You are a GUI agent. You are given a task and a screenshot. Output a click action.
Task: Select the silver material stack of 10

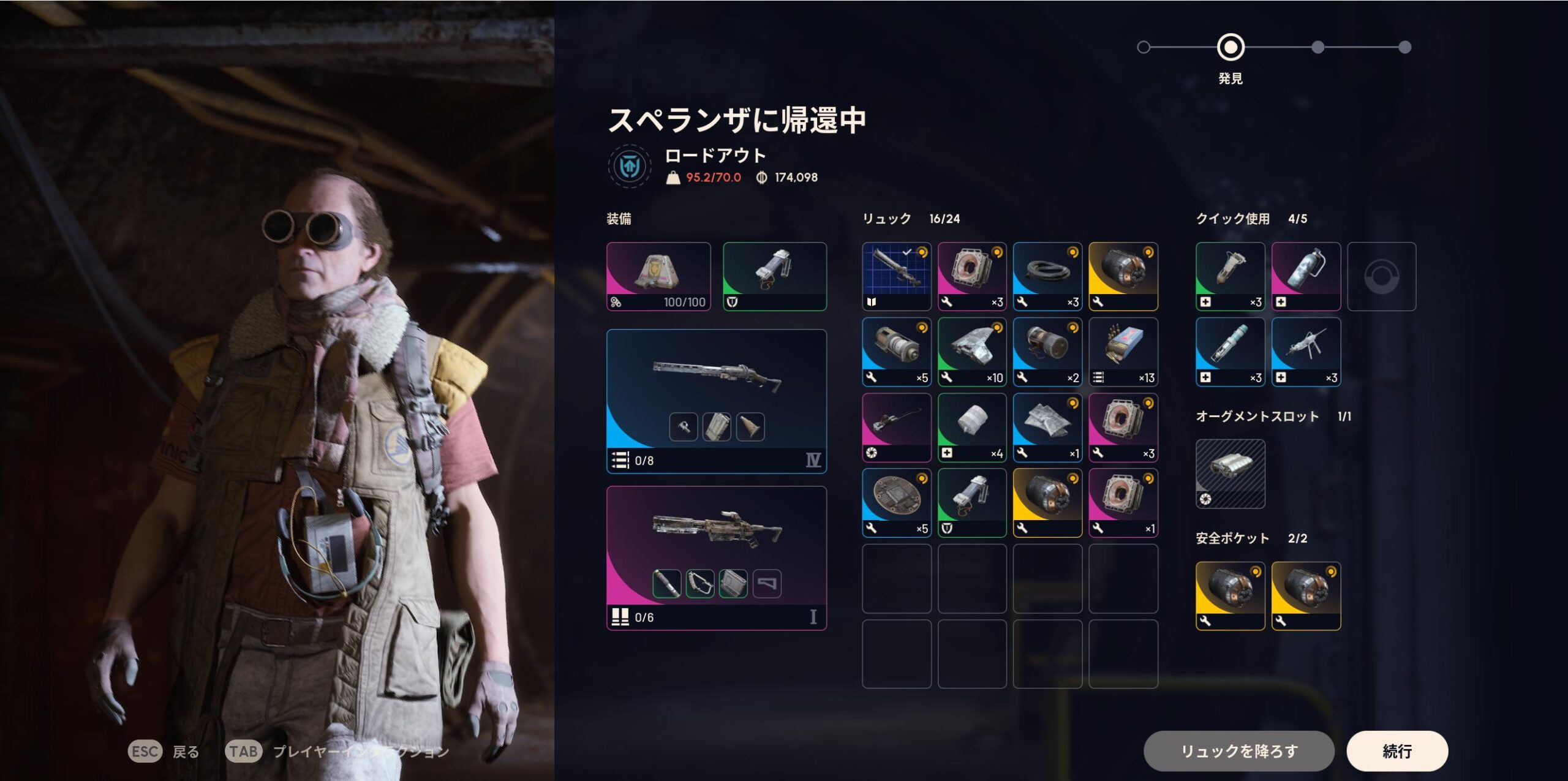point(972,352)
